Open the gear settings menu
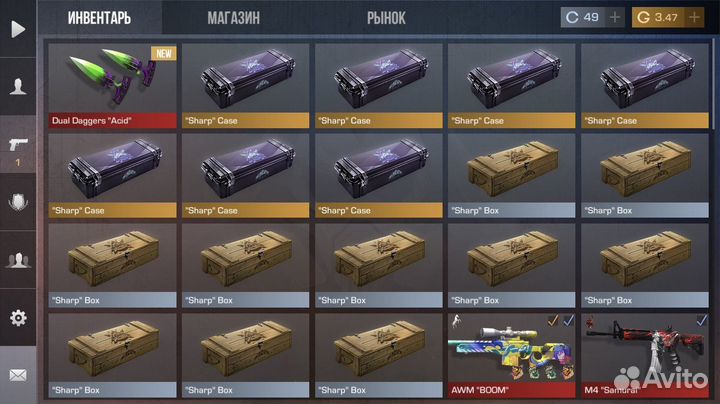Image resolution: width=720 pixels, height=404 pixels. [x=18, y=318]
